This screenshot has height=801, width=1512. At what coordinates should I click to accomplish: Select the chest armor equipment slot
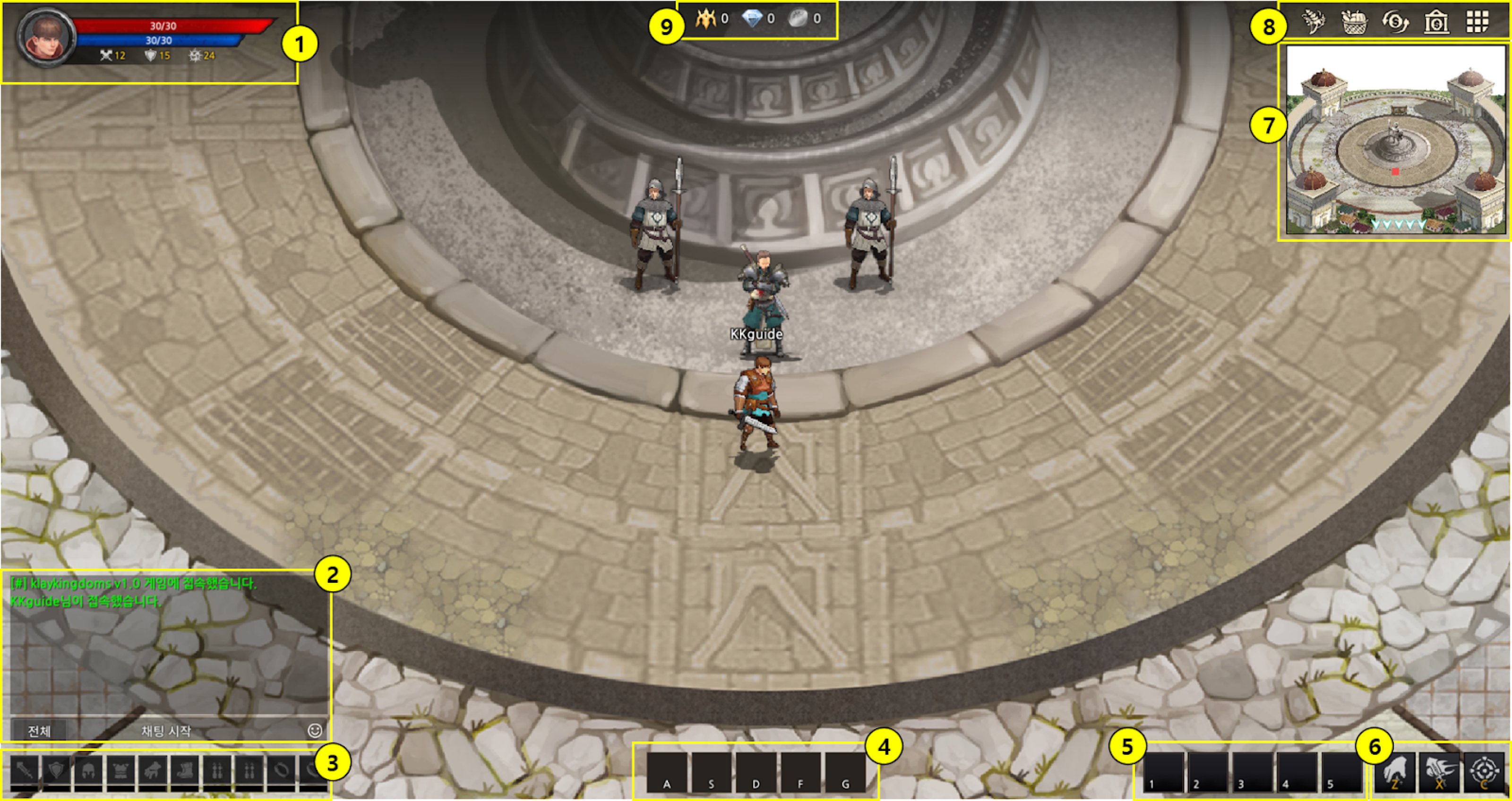[x=120, y=770]
